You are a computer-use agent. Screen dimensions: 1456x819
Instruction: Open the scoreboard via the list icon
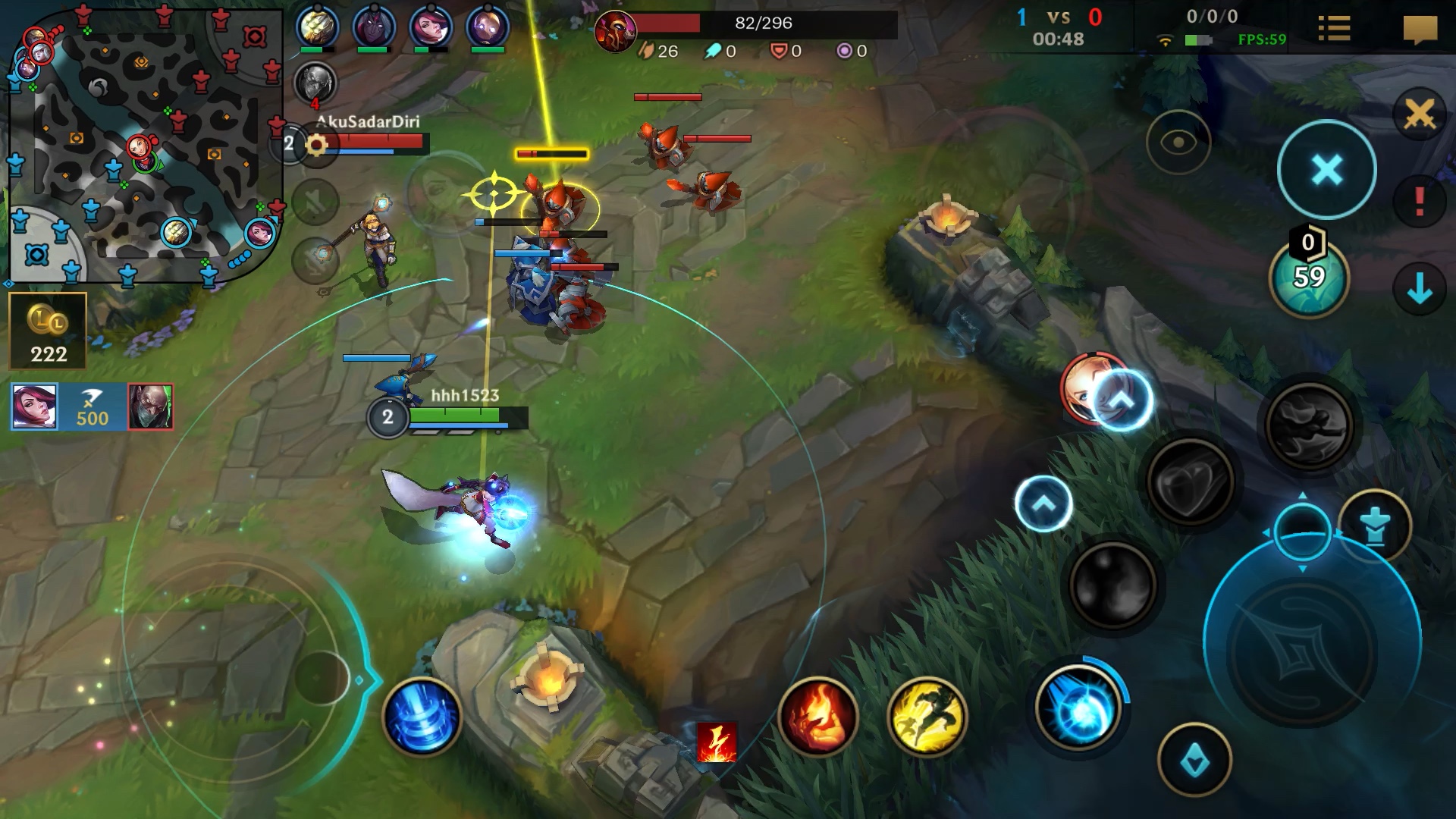point(1336,28)
